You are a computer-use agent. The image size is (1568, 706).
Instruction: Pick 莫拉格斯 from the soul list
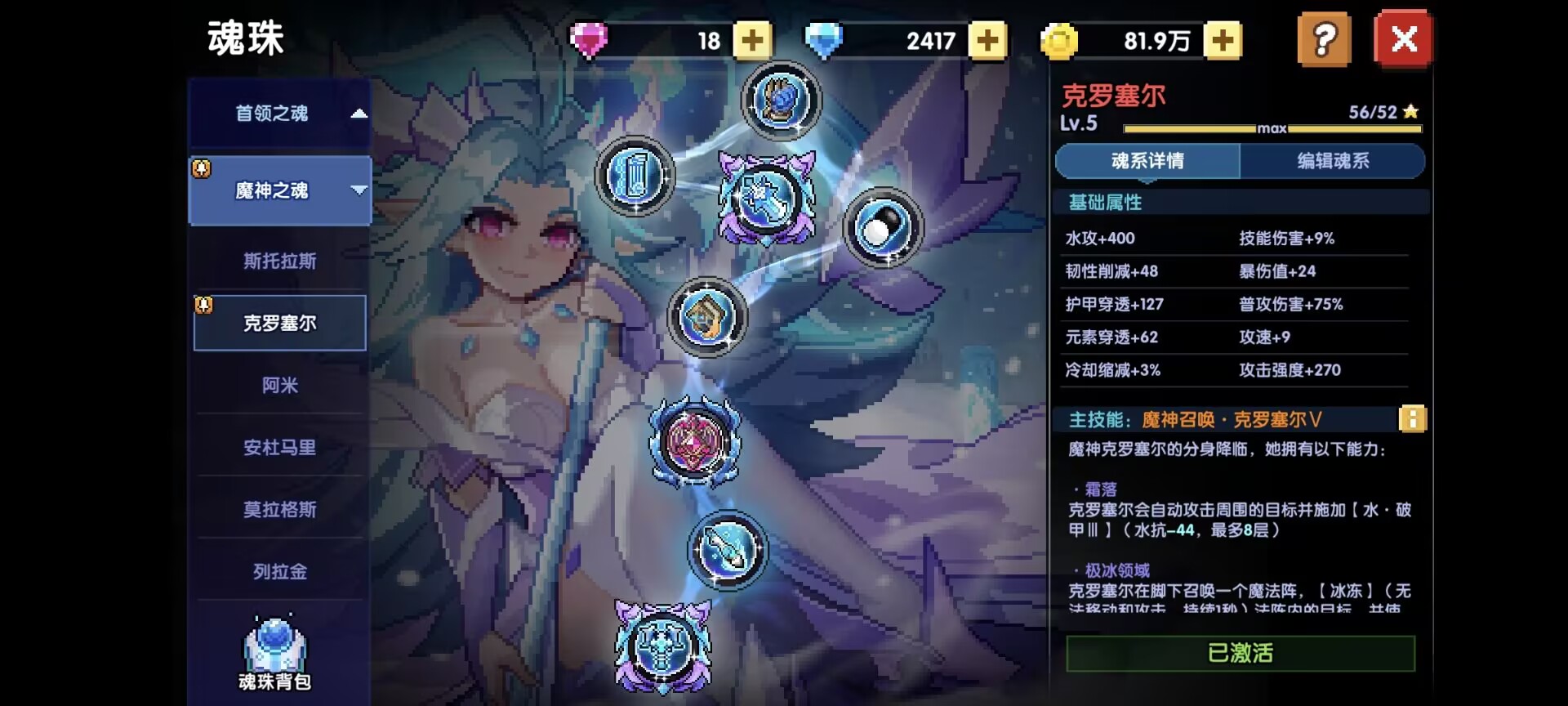pyautogui.click(x=279, y=509)
